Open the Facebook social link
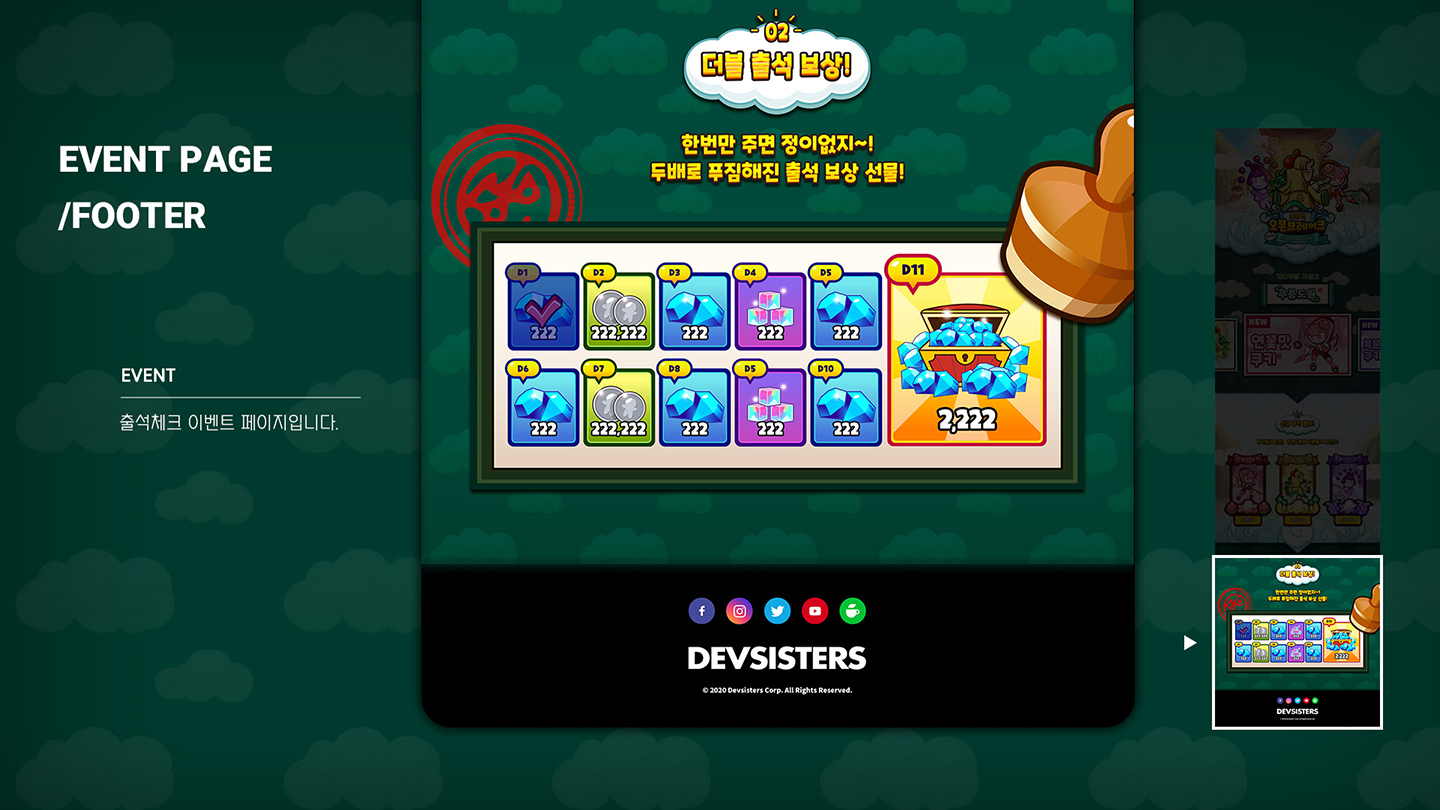The width and height of the screenshot is (1440, 810). [702, 611]
